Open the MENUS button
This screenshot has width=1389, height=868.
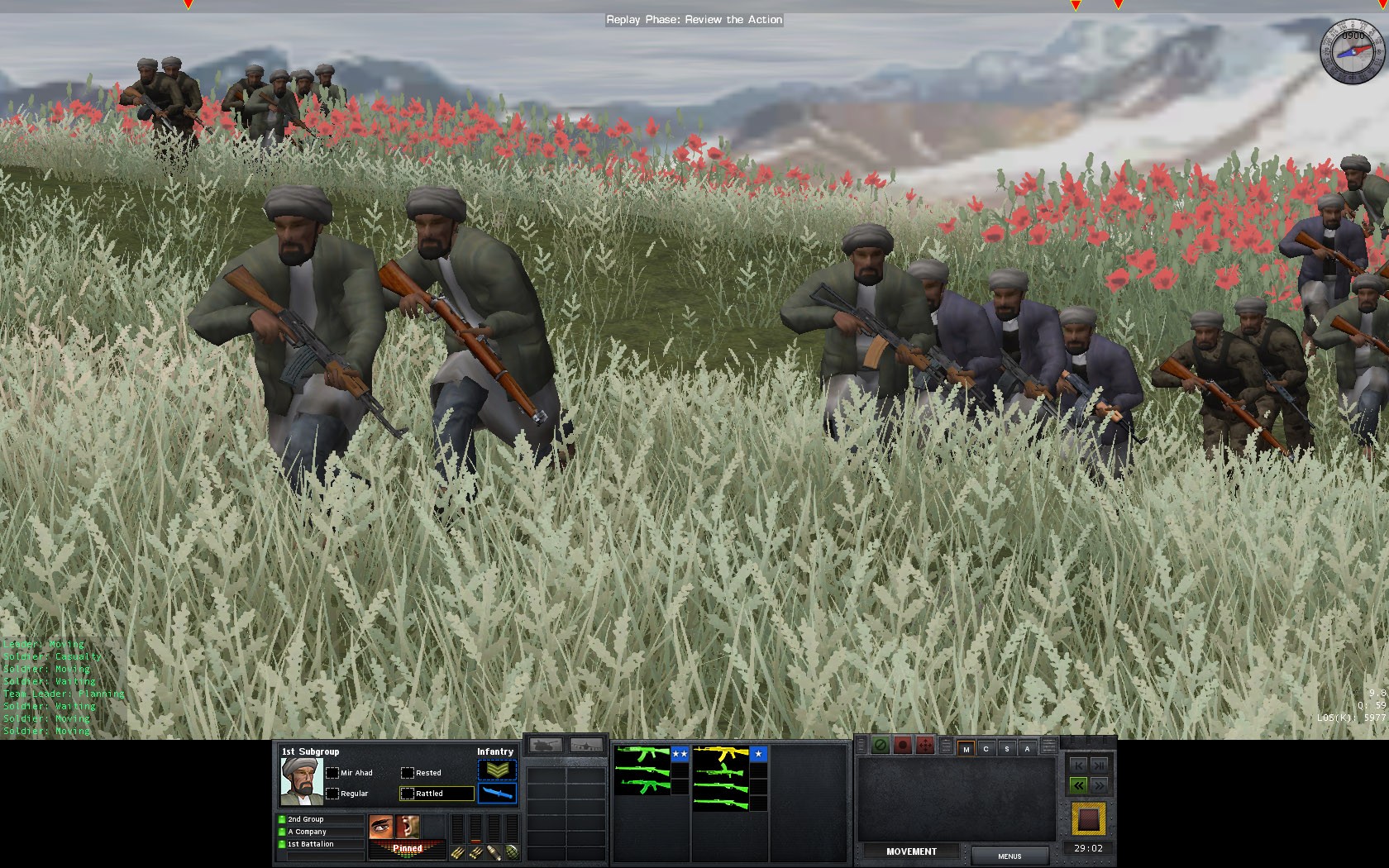(x=1010, y=856)
